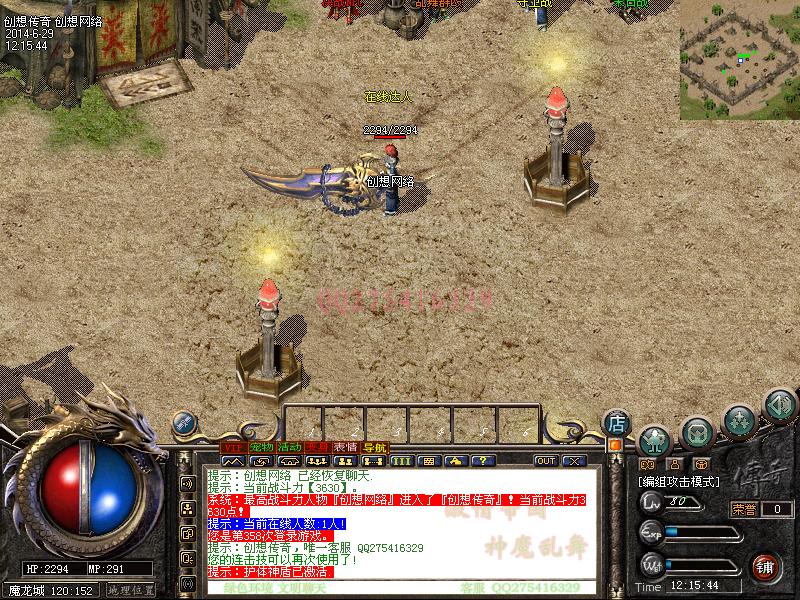Select the 表情 emote tab
The height and width of the screenshot is (600, 800).
tap(346, 446)
